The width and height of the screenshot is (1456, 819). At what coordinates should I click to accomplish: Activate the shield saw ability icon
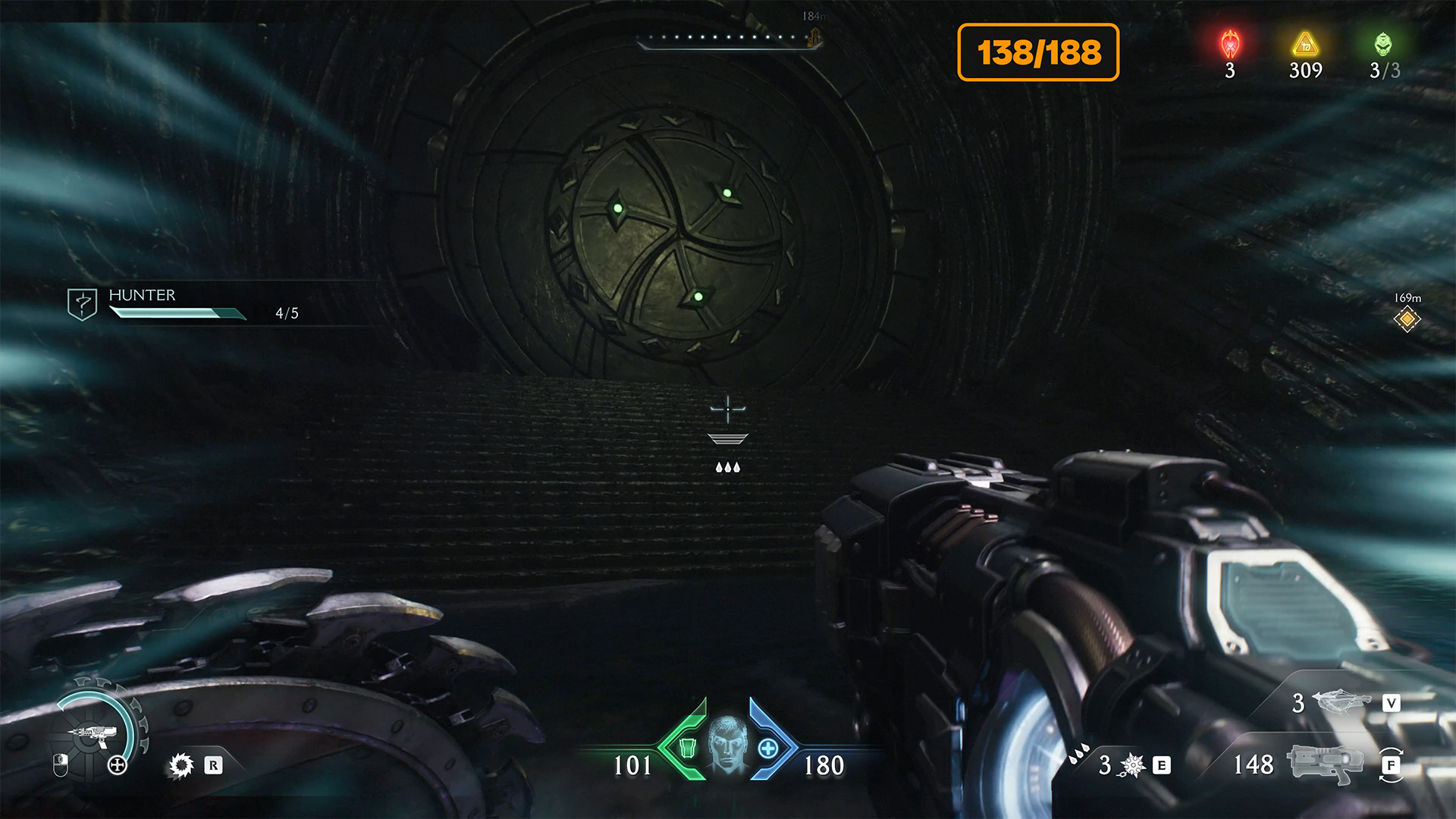point(181,765)
